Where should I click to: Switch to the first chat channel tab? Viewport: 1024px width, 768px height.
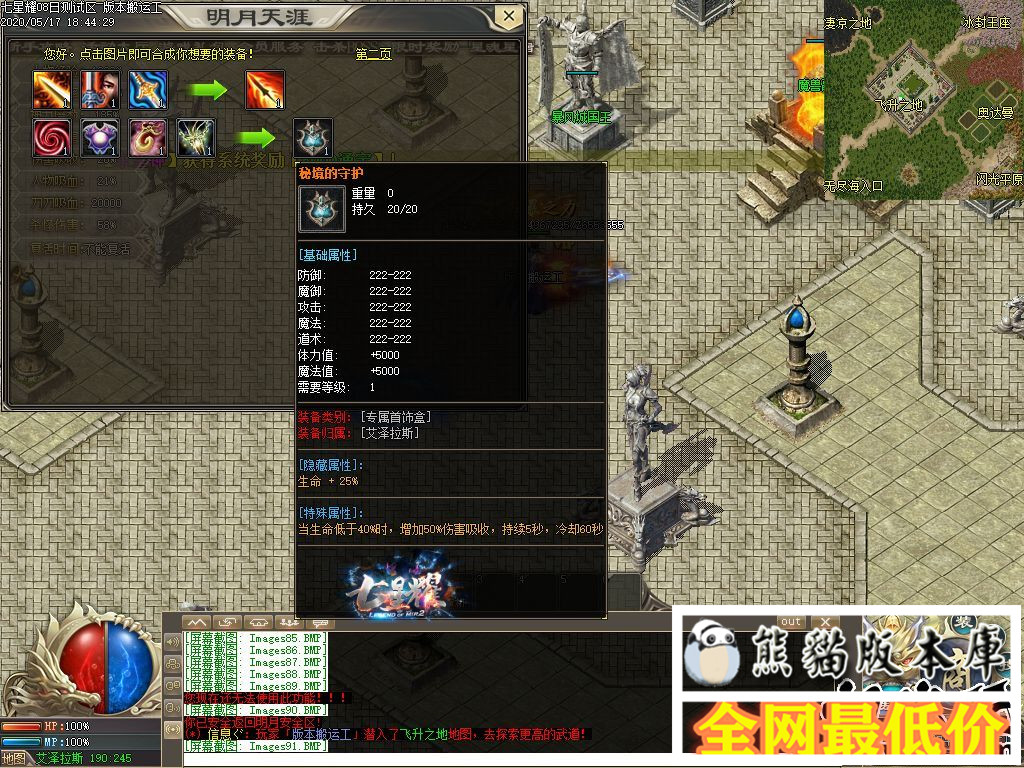coord(198,622)
